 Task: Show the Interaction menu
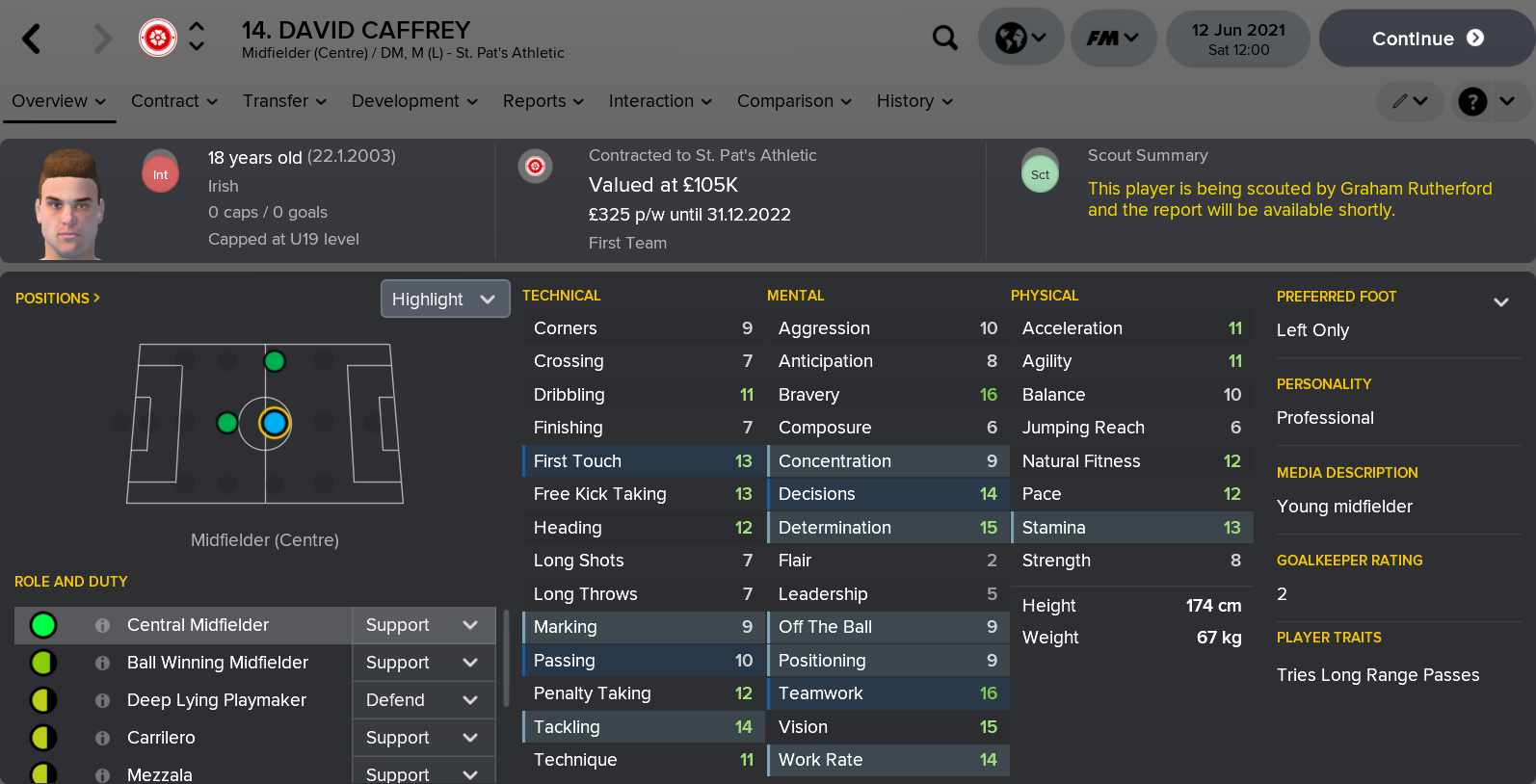pyautogui.click(x=660, y=101)
